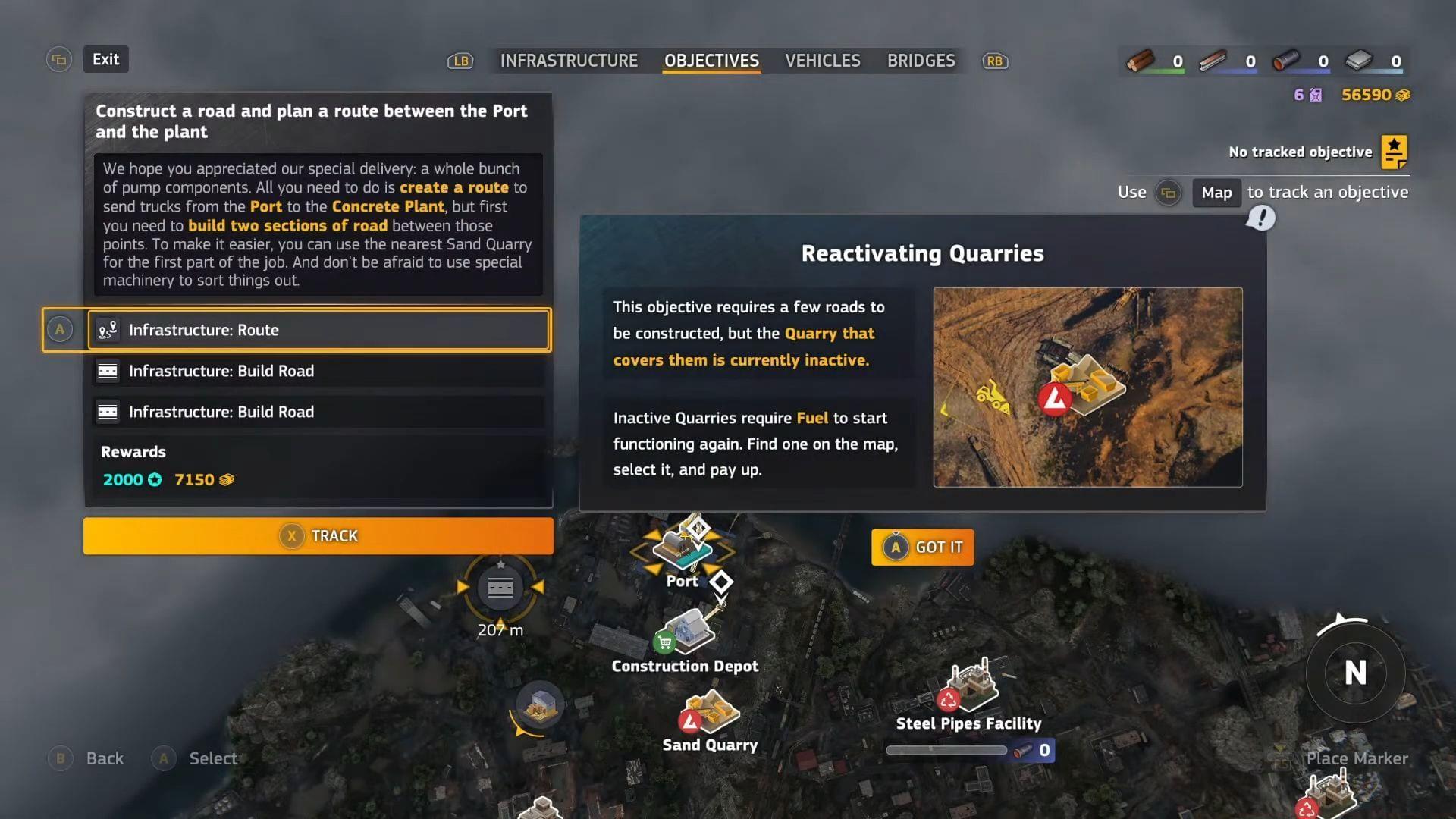Open the Map button for tracking
The image size is (1456, 819).
click(1216, 193)
